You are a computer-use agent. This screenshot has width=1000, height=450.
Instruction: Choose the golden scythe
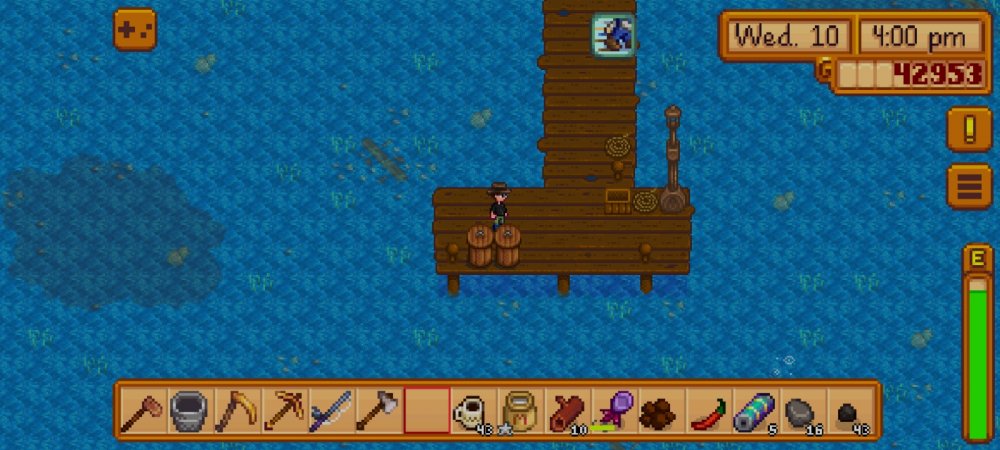pyautogui.click(x=237, y=410)
